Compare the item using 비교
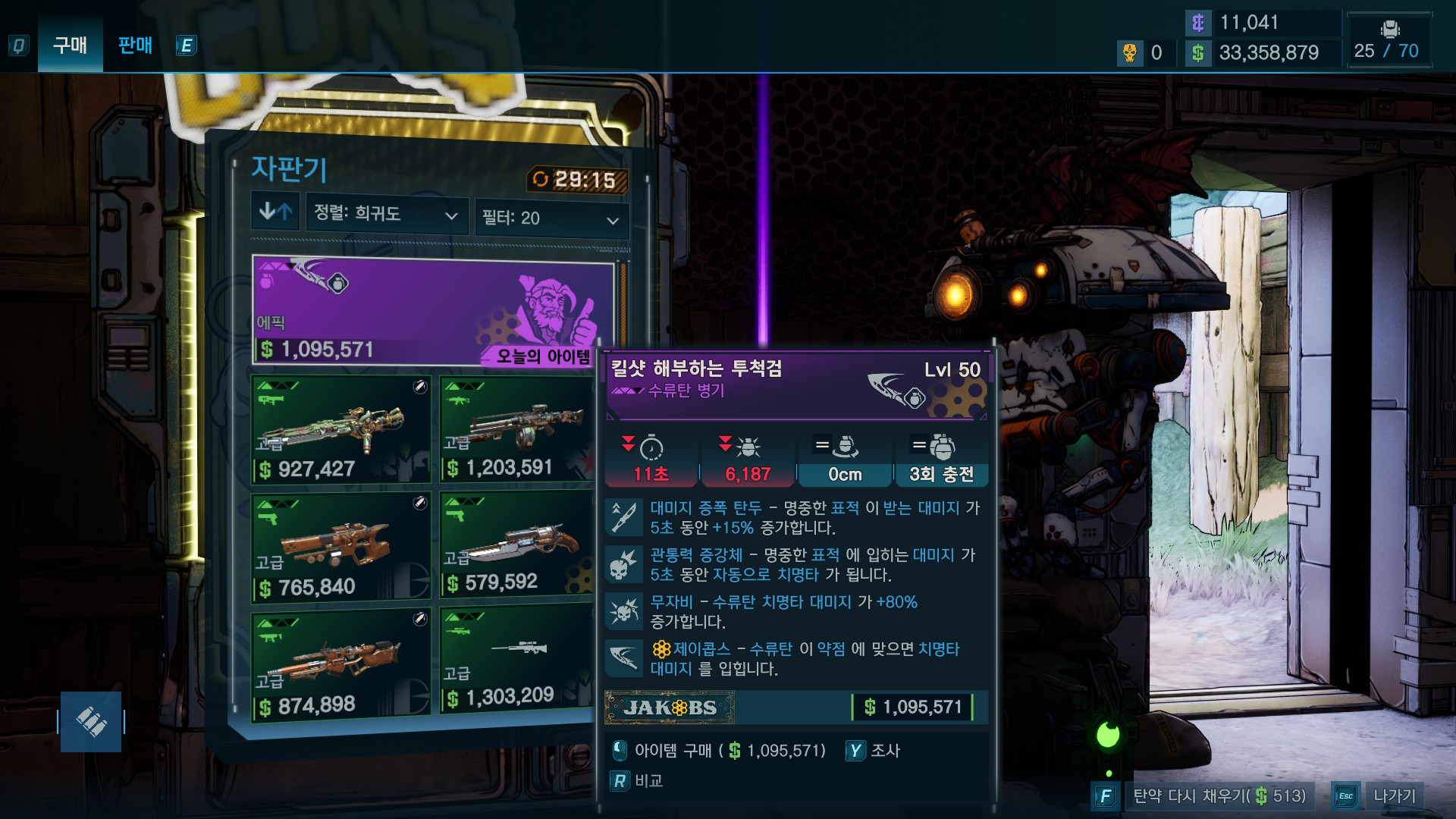The image size is (1456, 819). click(x=637, y=781)
